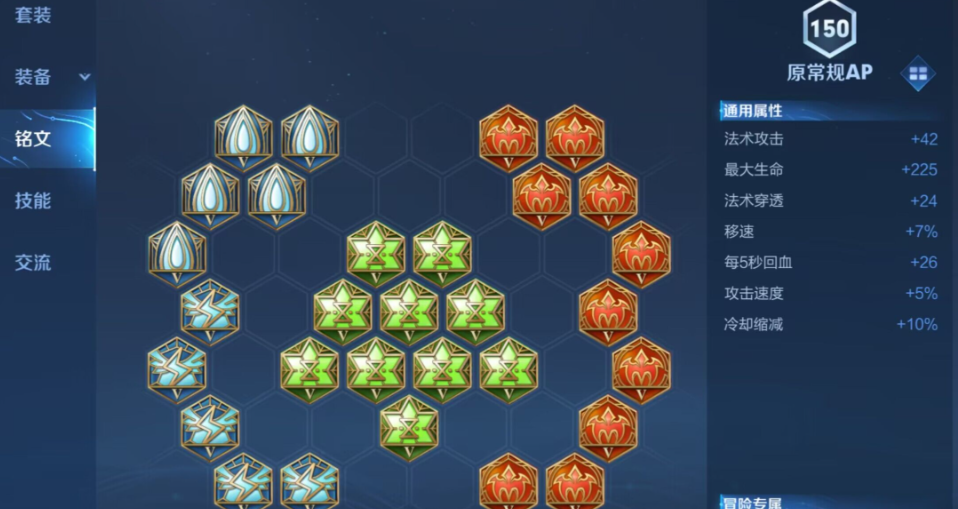958x509 pixels.
Task: Select the level 150 rune page badge
Action: (x=829, y=28)
